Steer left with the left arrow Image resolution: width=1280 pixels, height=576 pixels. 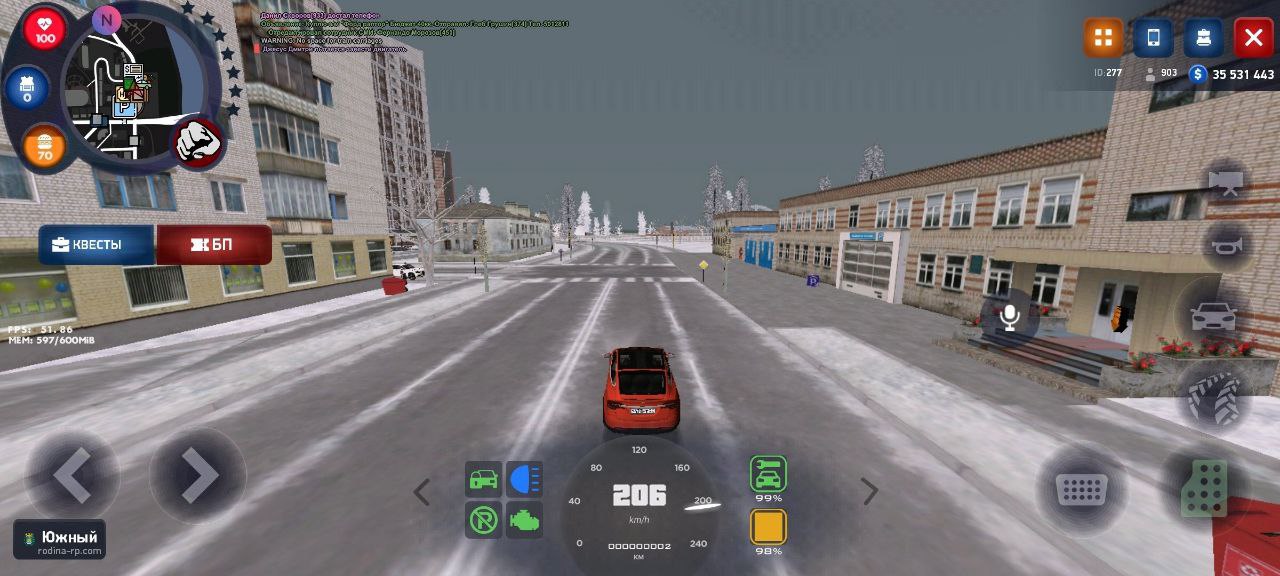tap(72, 476)
